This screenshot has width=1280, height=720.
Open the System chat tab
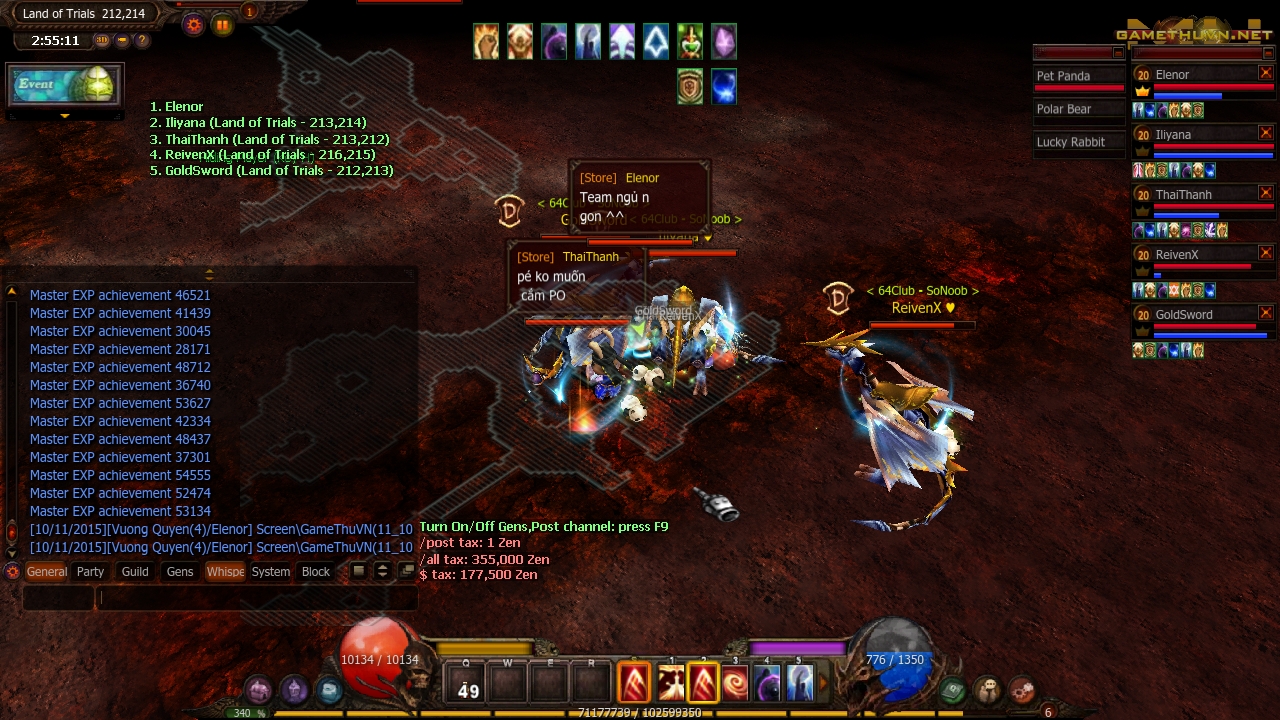[270, 571]
